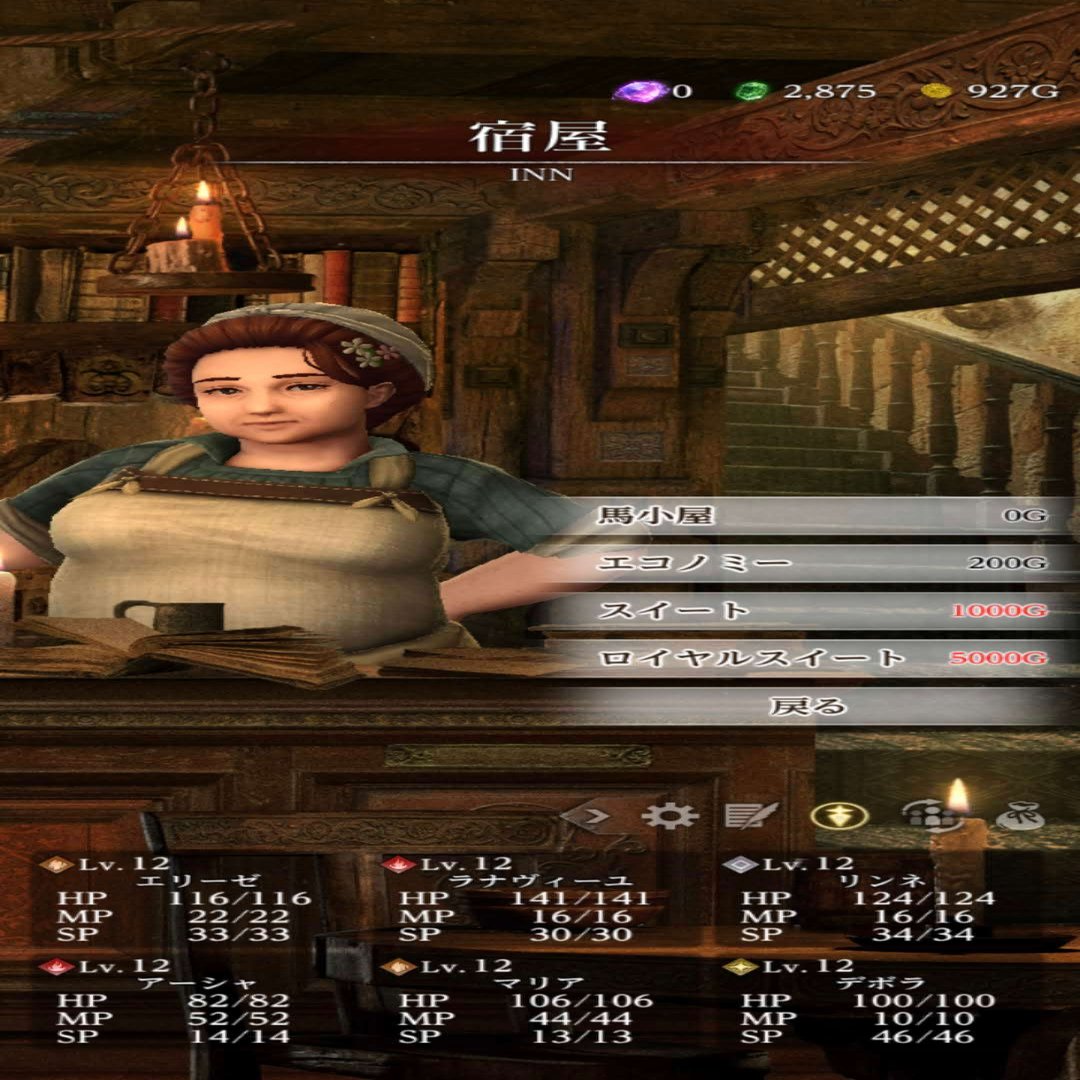Choose the 馬小屋 stable option for 0G
The width and height of the screenshot is (1080, 1080).
[x=820, y=516]
